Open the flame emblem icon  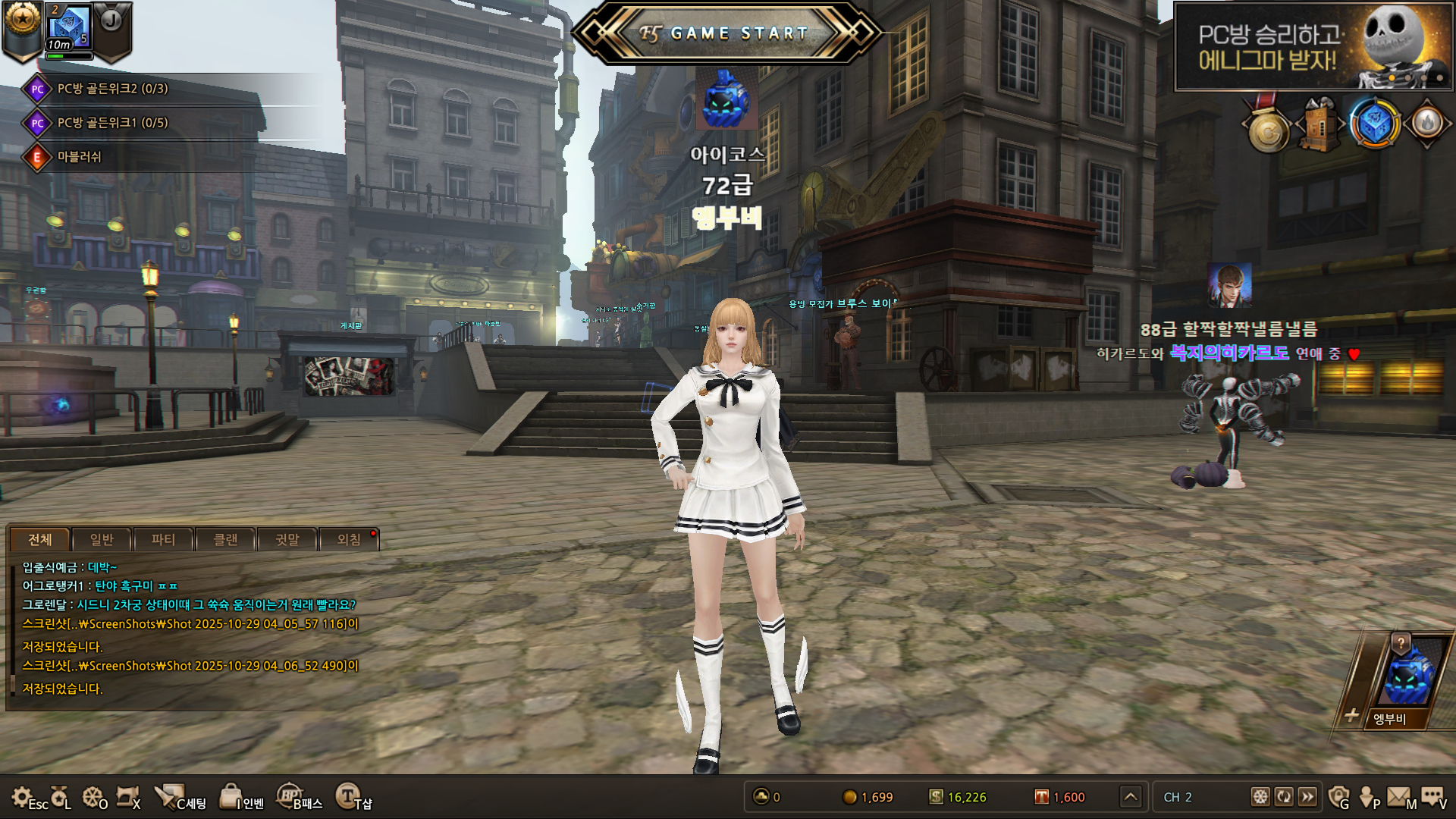[1427, 123]
